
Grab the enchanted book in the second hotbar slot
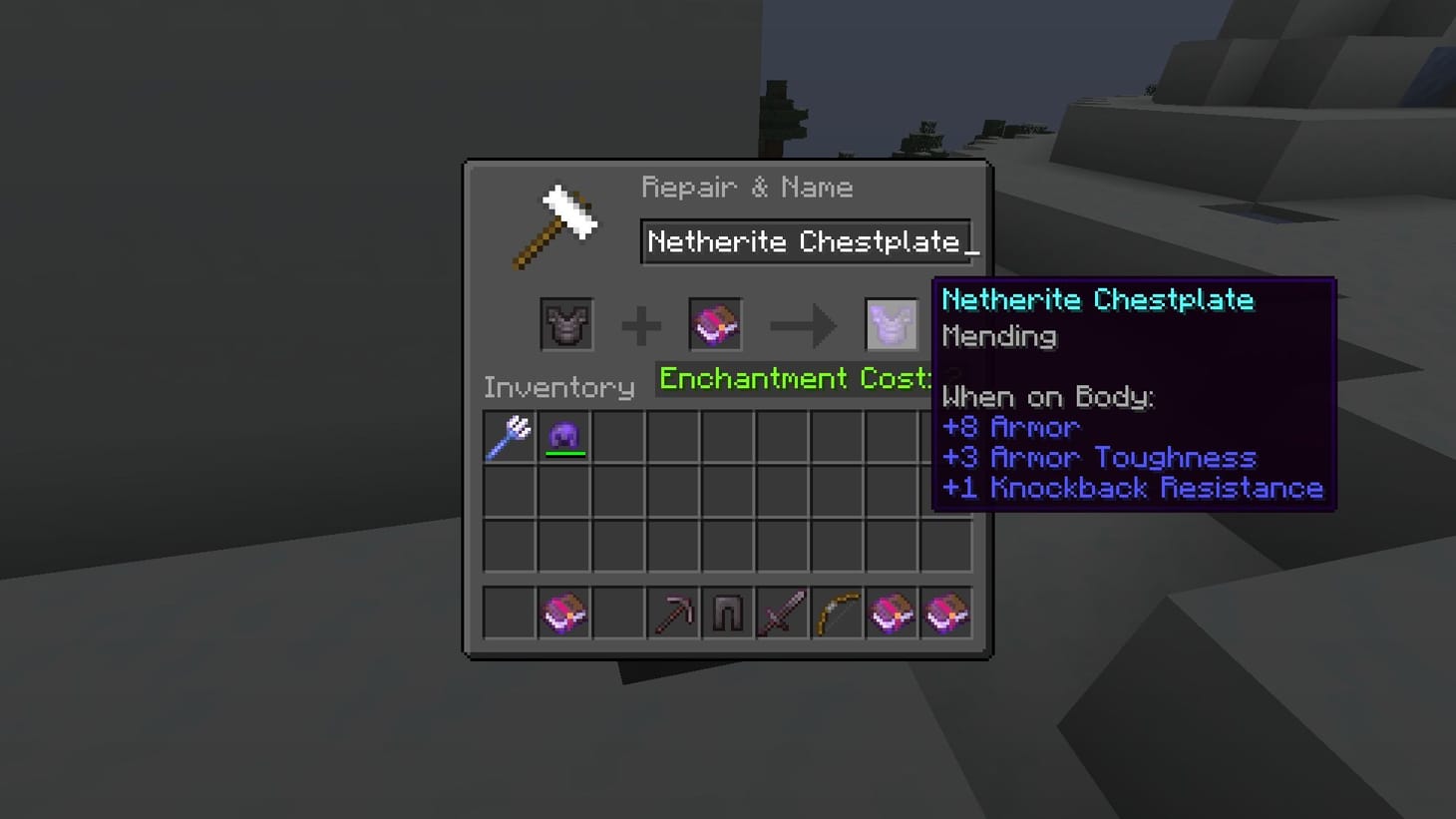564,613
